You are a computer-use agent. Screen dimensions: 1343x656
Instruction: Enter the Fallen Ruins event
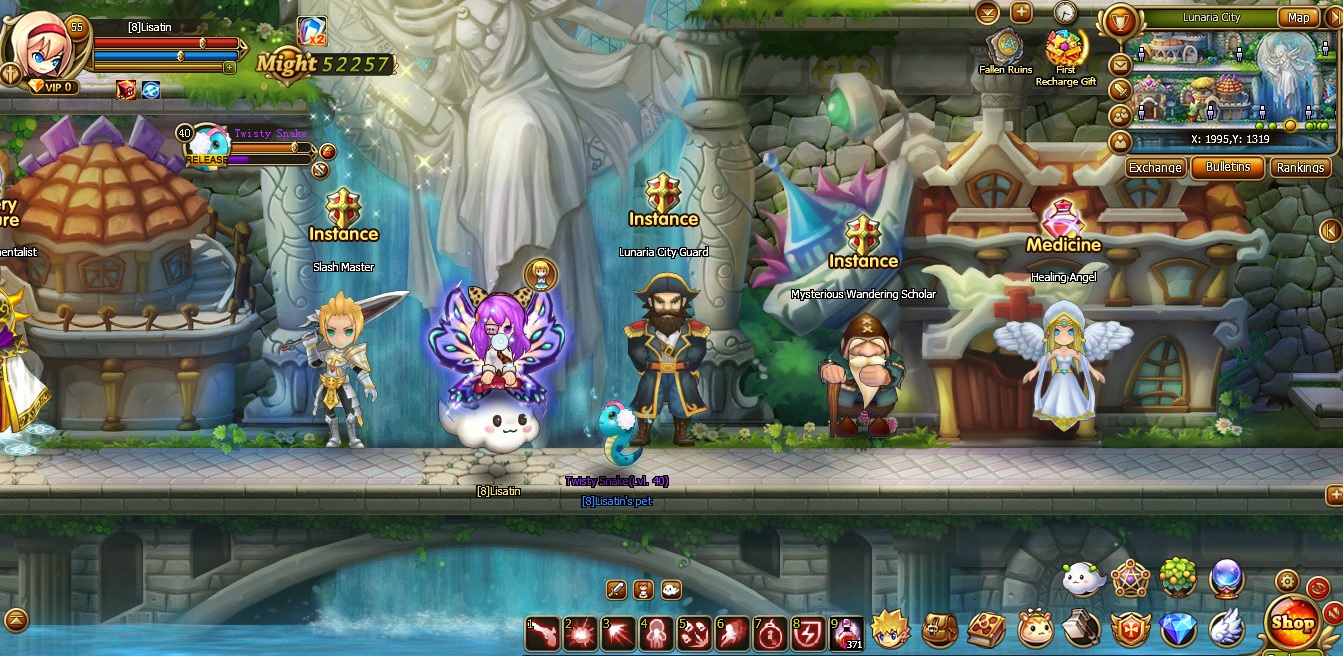point(1005,48)
